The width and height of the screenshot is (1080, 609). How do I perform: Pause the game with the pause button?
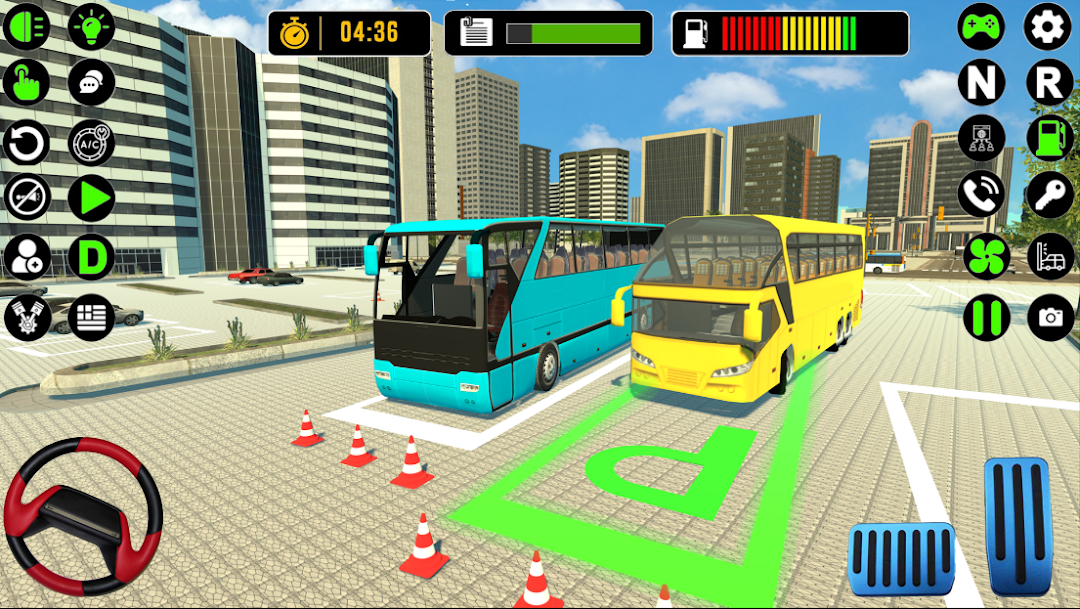pos(987,317)
